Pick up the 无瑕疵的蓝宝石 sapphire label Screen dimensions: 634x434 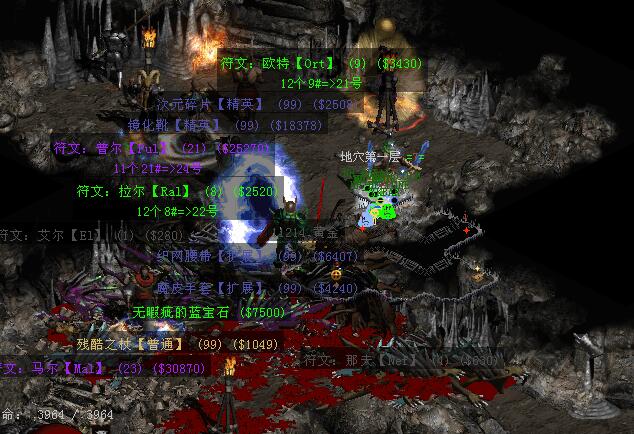pyautogui.click(x=209, y=312)
